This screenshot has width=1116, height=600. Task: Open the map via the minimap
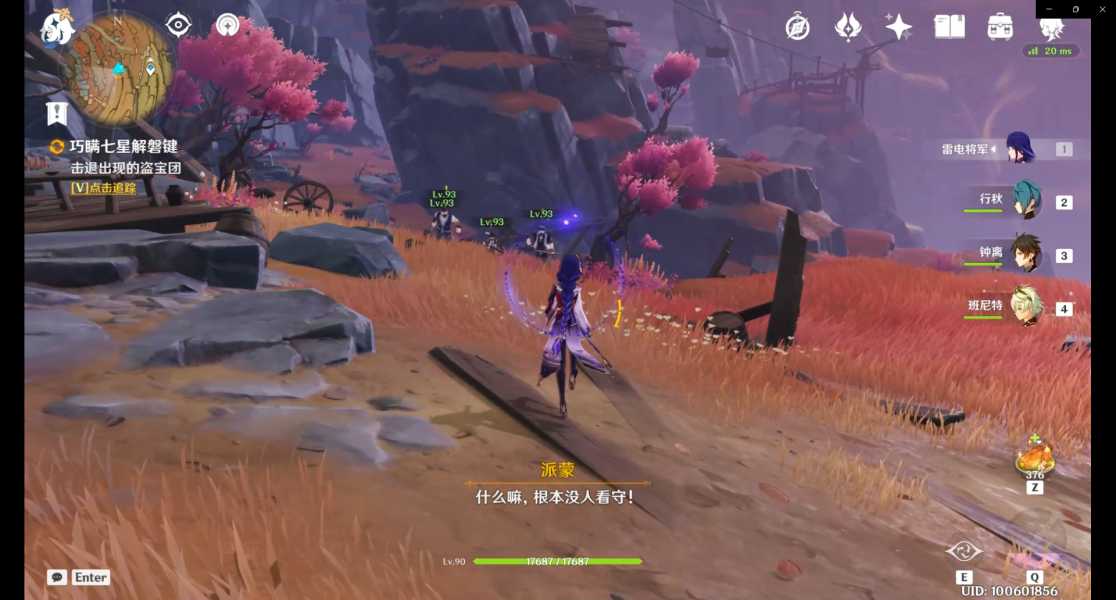click(120, 66)
